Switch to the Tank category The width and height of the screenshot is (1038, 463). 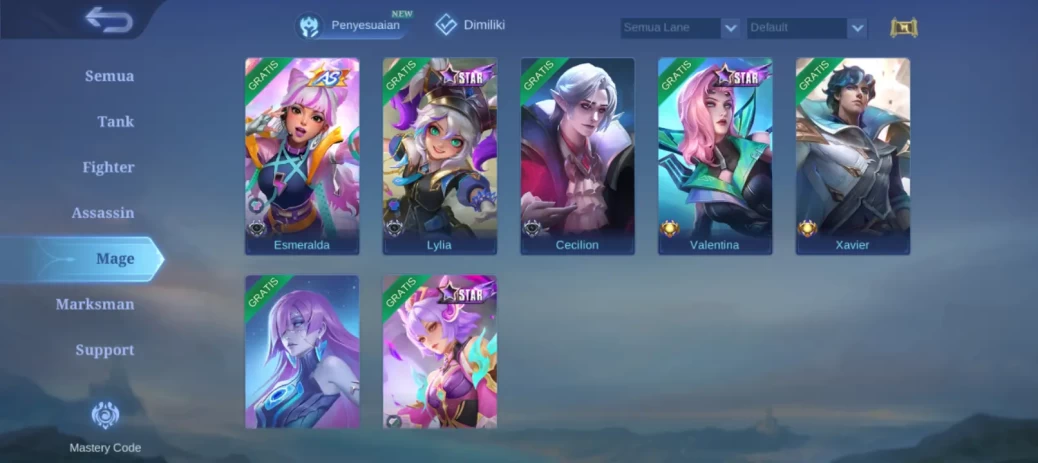(115, 122)
